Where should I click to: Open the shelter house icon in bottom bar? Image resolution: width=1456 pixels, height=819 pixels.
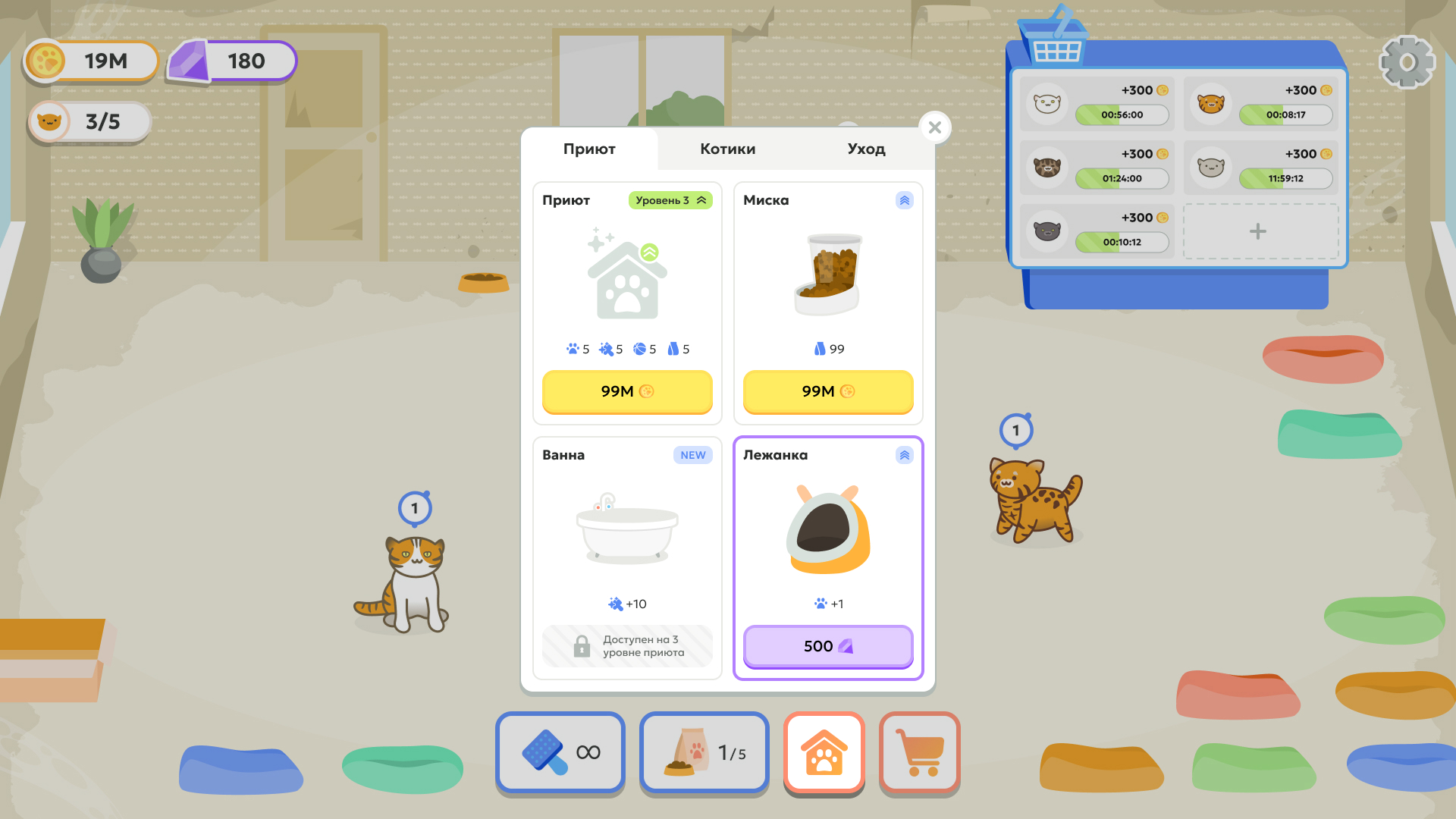click(x=824, y=753)
